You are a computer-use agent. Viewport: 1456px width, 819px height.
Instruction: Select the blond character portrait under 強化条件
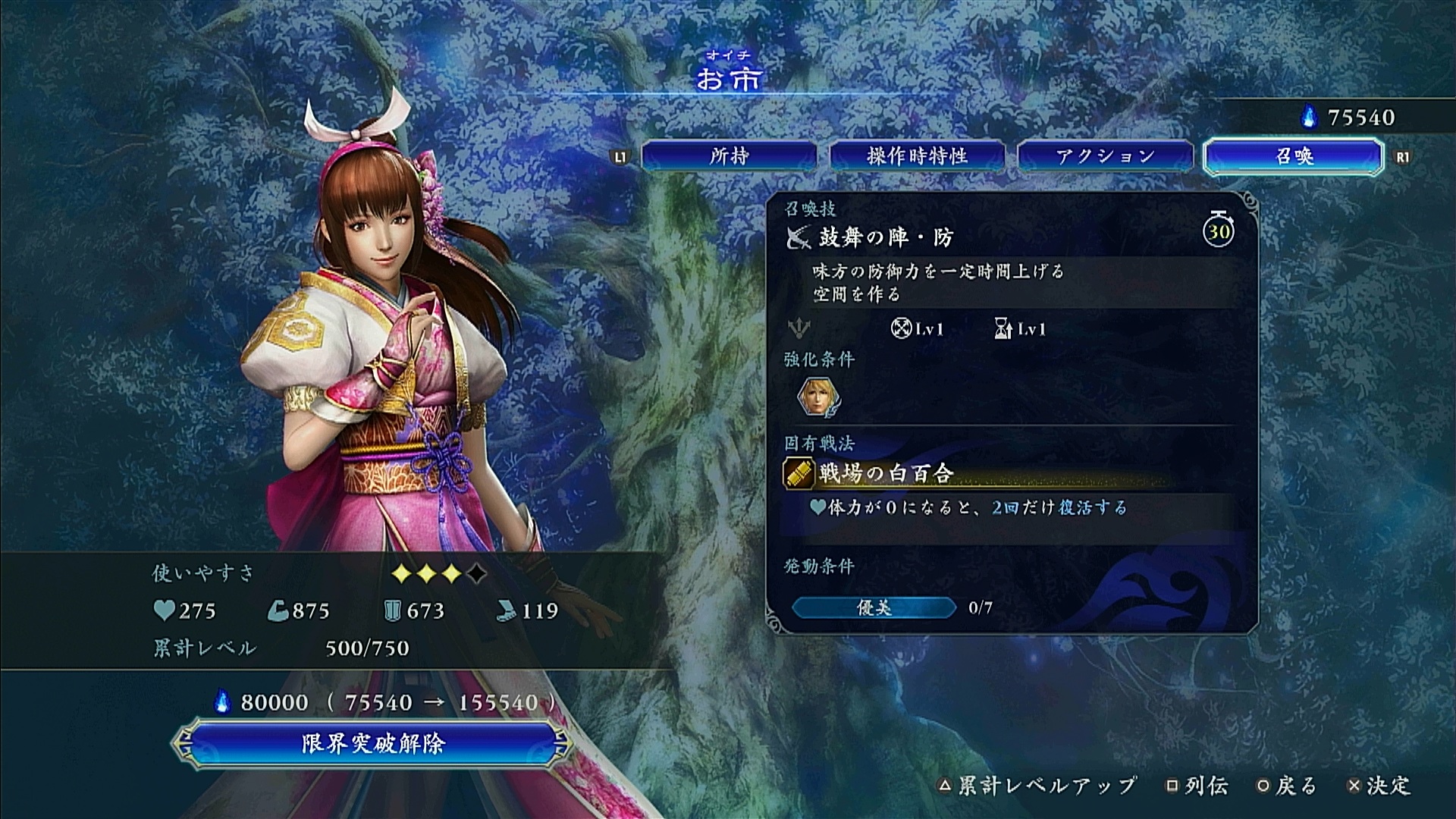816,397
